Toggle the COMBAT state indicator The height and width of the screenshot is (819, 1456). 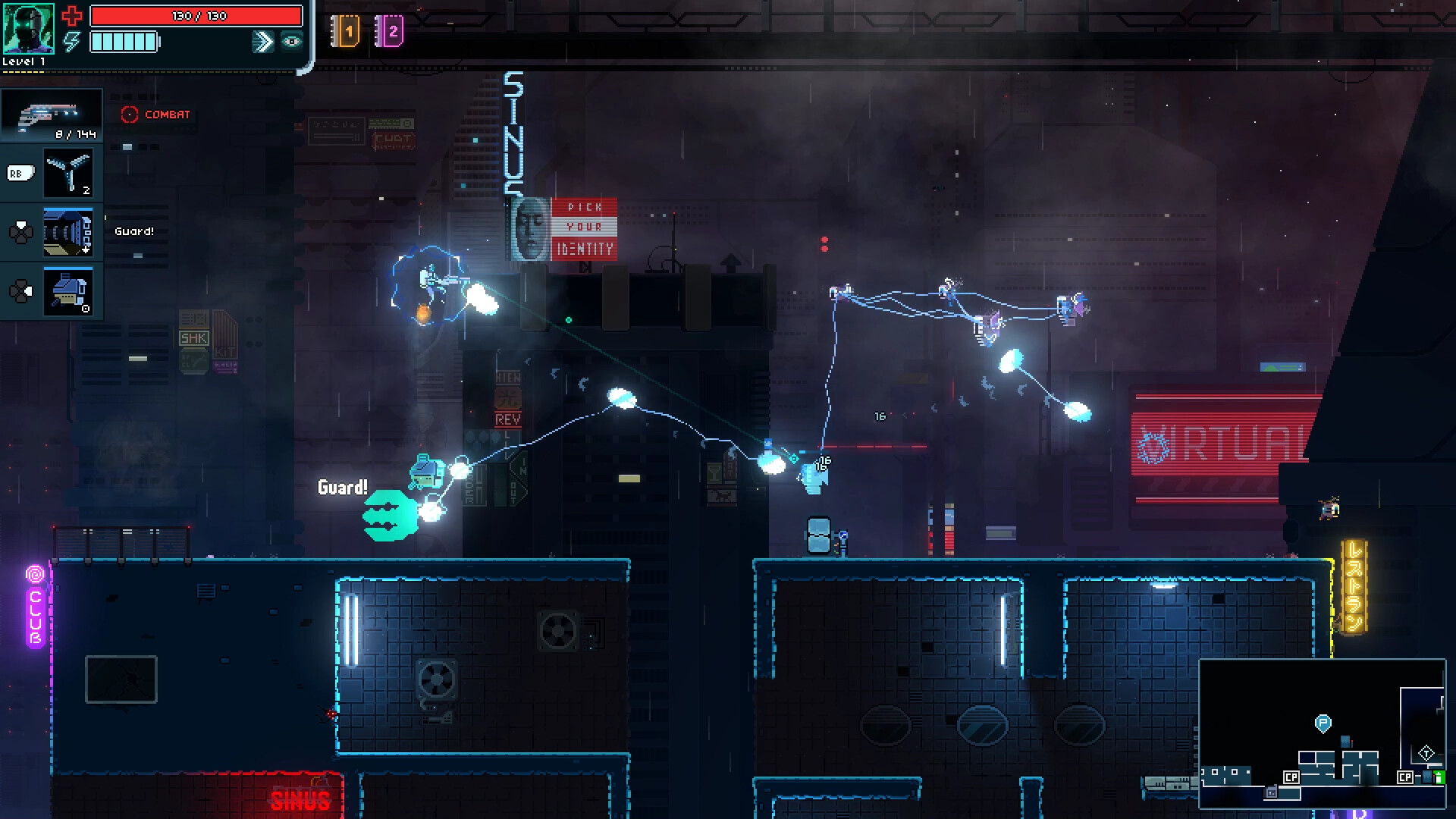click(x=155, y=115)
